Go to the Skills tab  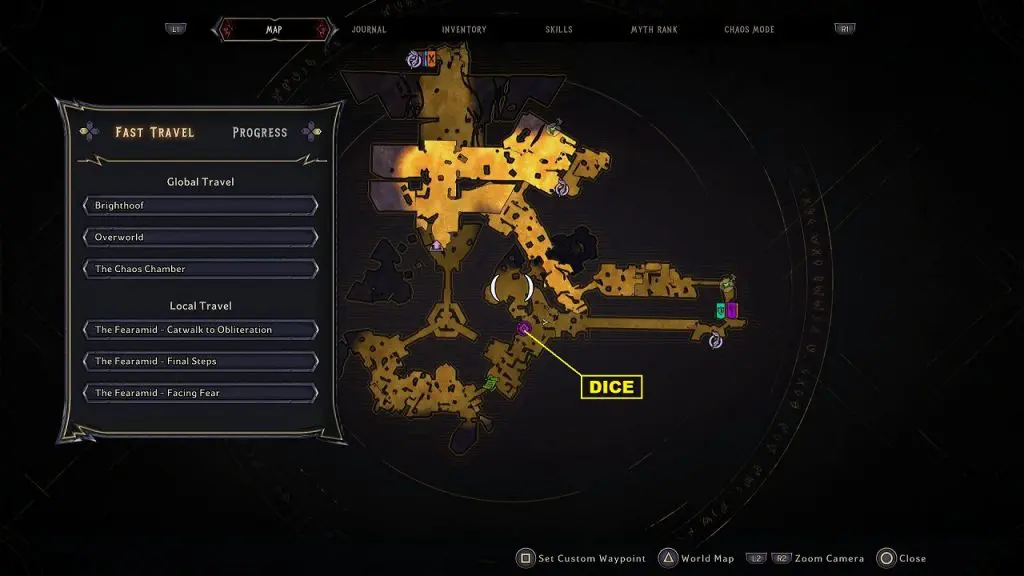pyautogui.click(x=559, y=30)
